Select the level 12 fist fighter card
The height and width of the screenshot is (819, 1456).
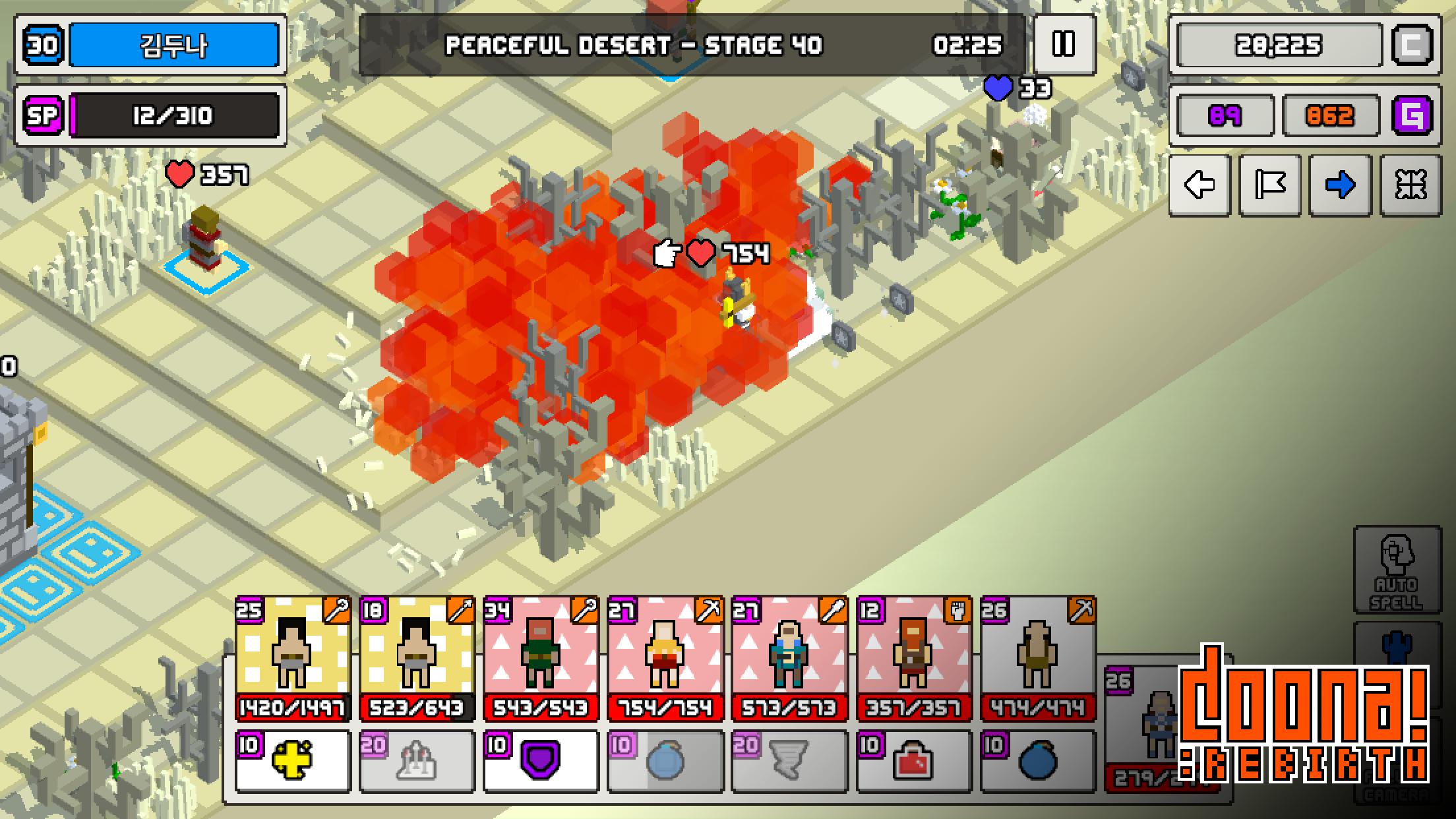click(x=913, y=657)
